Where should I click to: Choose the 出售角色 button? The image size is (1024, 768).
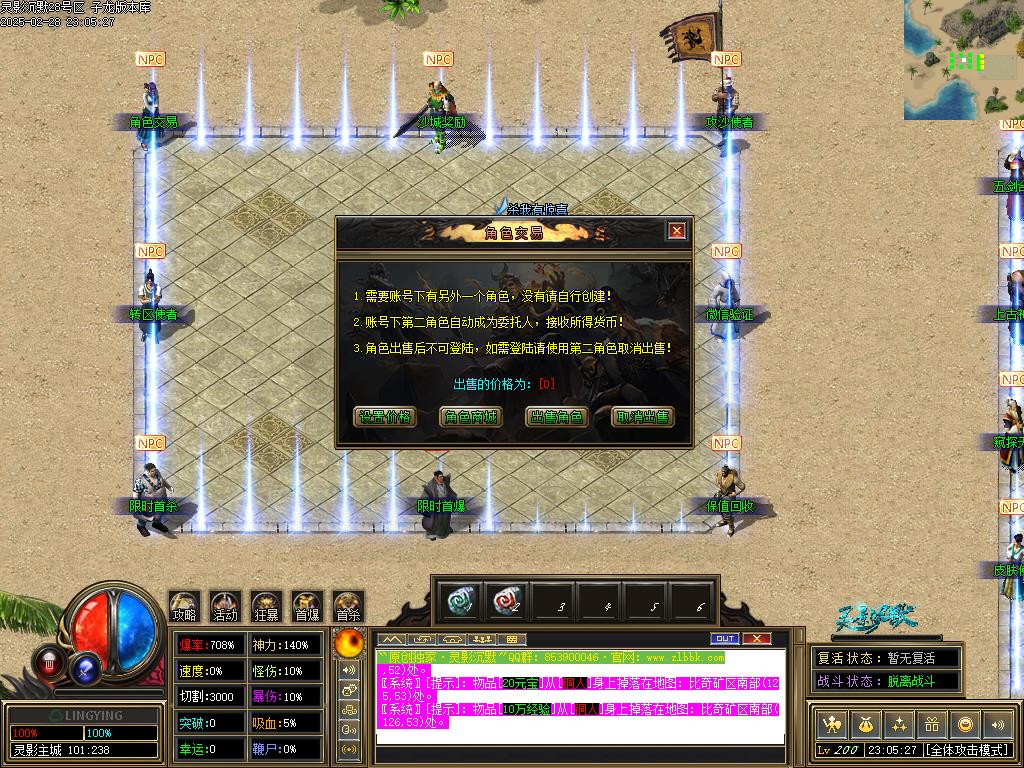[x=556, y=417]
